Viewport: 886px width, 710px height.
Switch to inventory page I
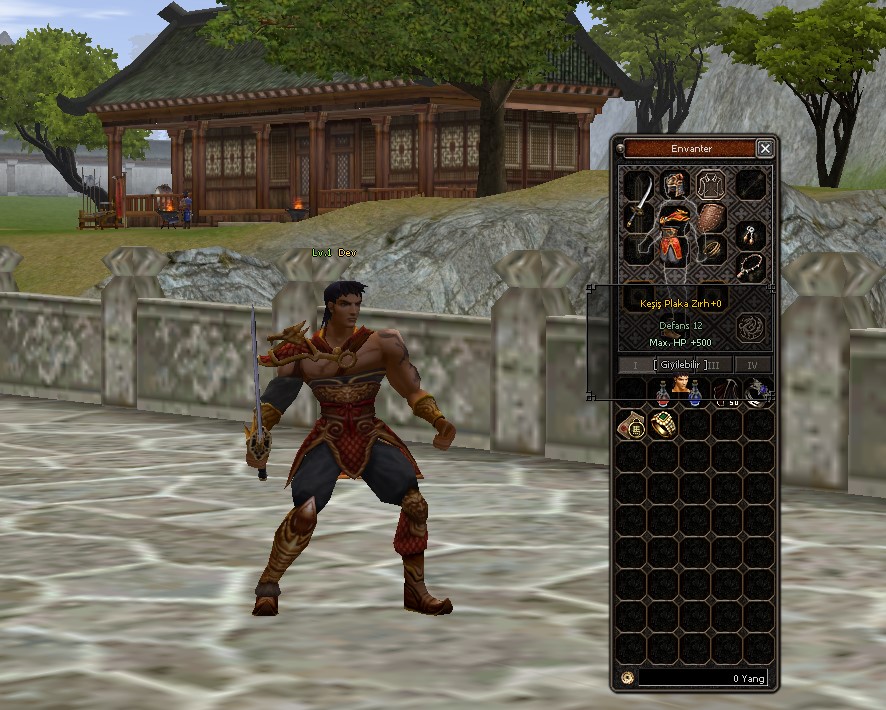tap(635, 365)
